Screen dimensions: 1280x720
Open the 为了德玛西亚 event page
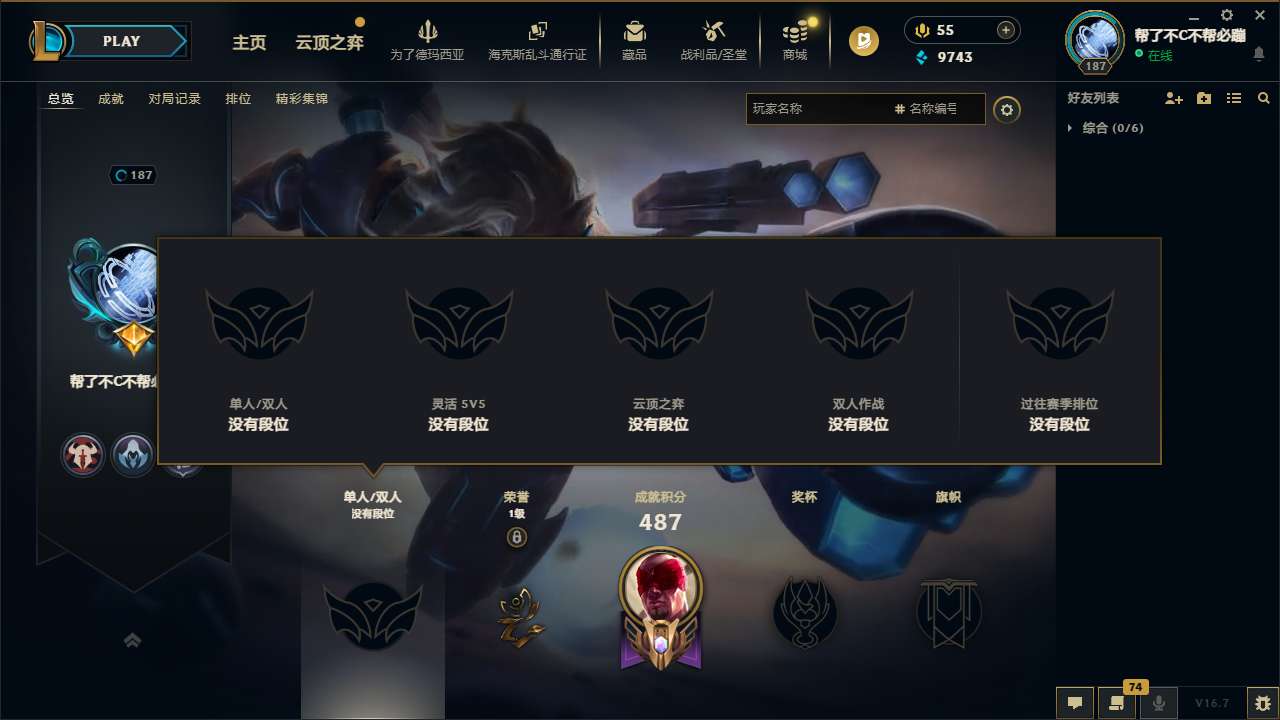click(428, 41)
